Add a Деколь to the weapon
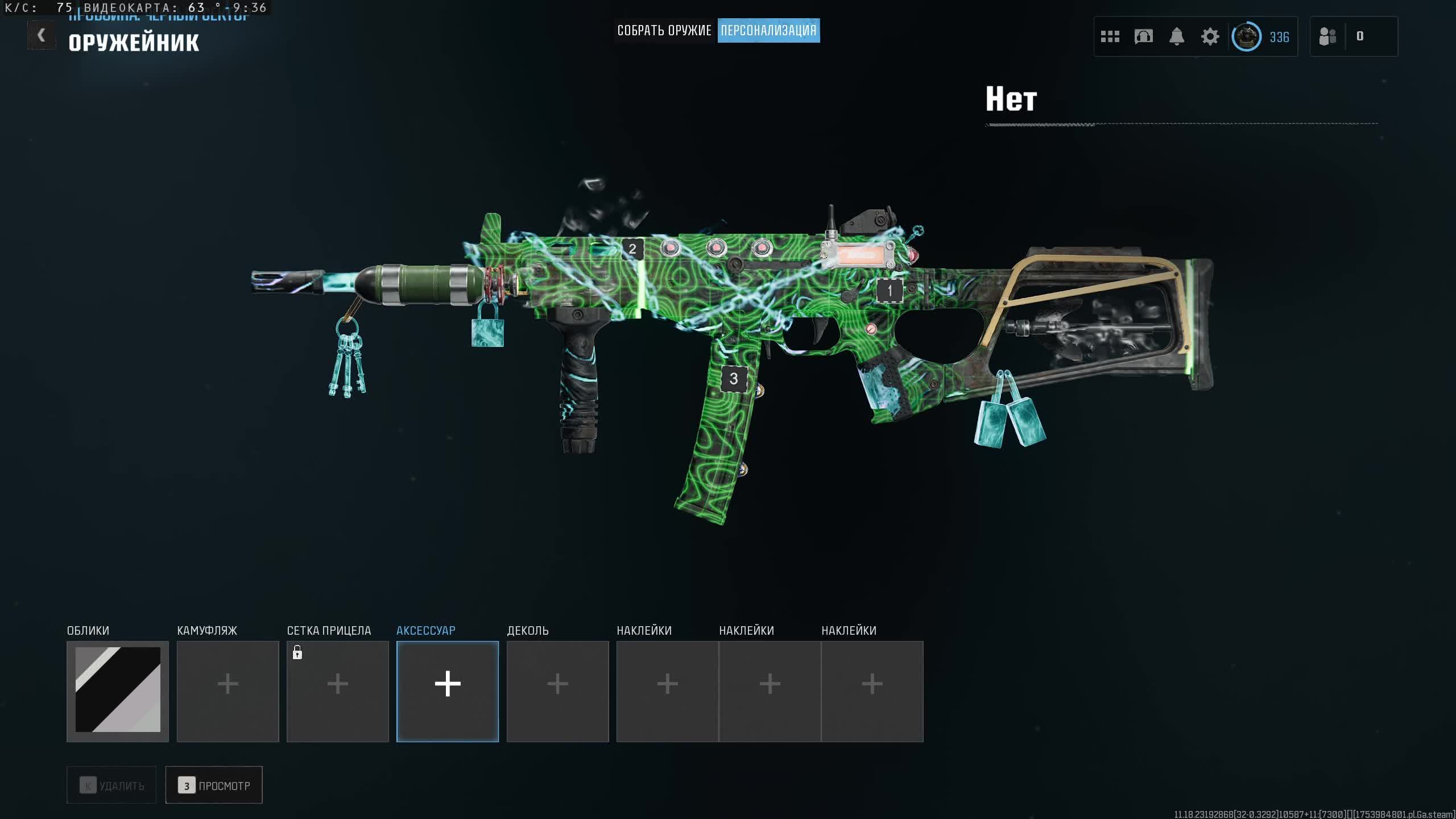Viewport: 1456px width, 819px height. click(x=557, y=691)
